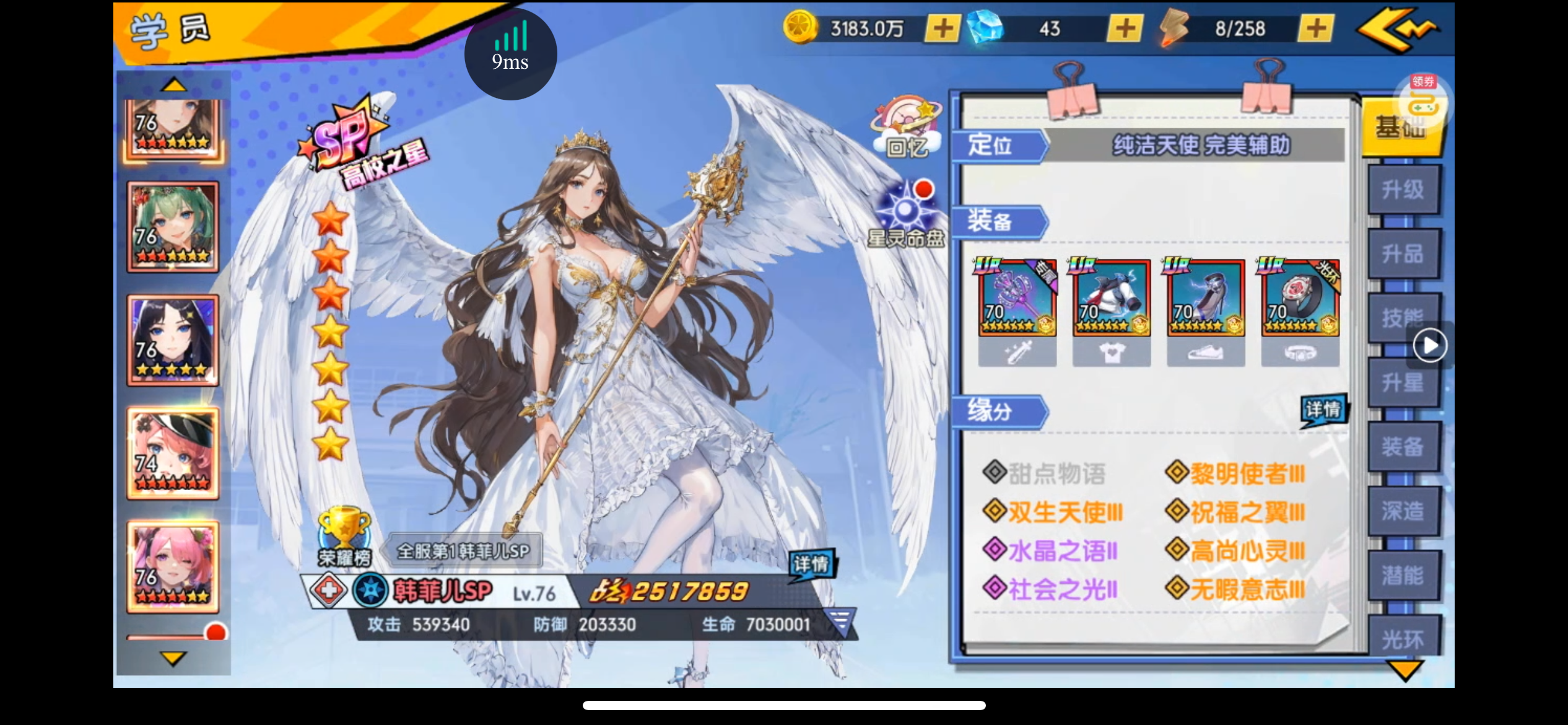Switch to the 升级 level-up tab
This screenshot has height=725, width=1568.
1403,190
